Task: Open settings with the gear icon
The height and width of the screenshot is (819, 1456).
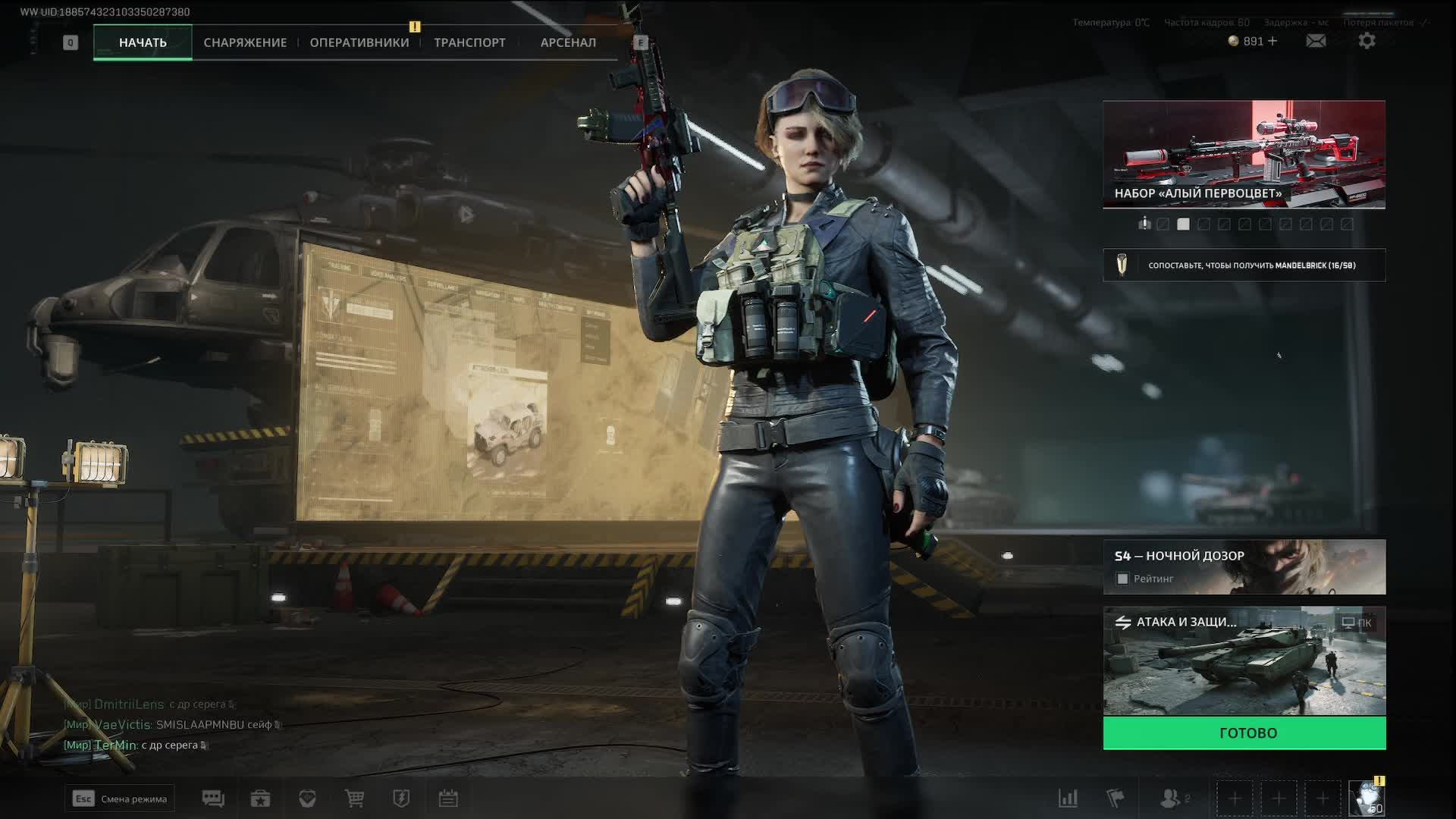Action: click(1367, 41)
